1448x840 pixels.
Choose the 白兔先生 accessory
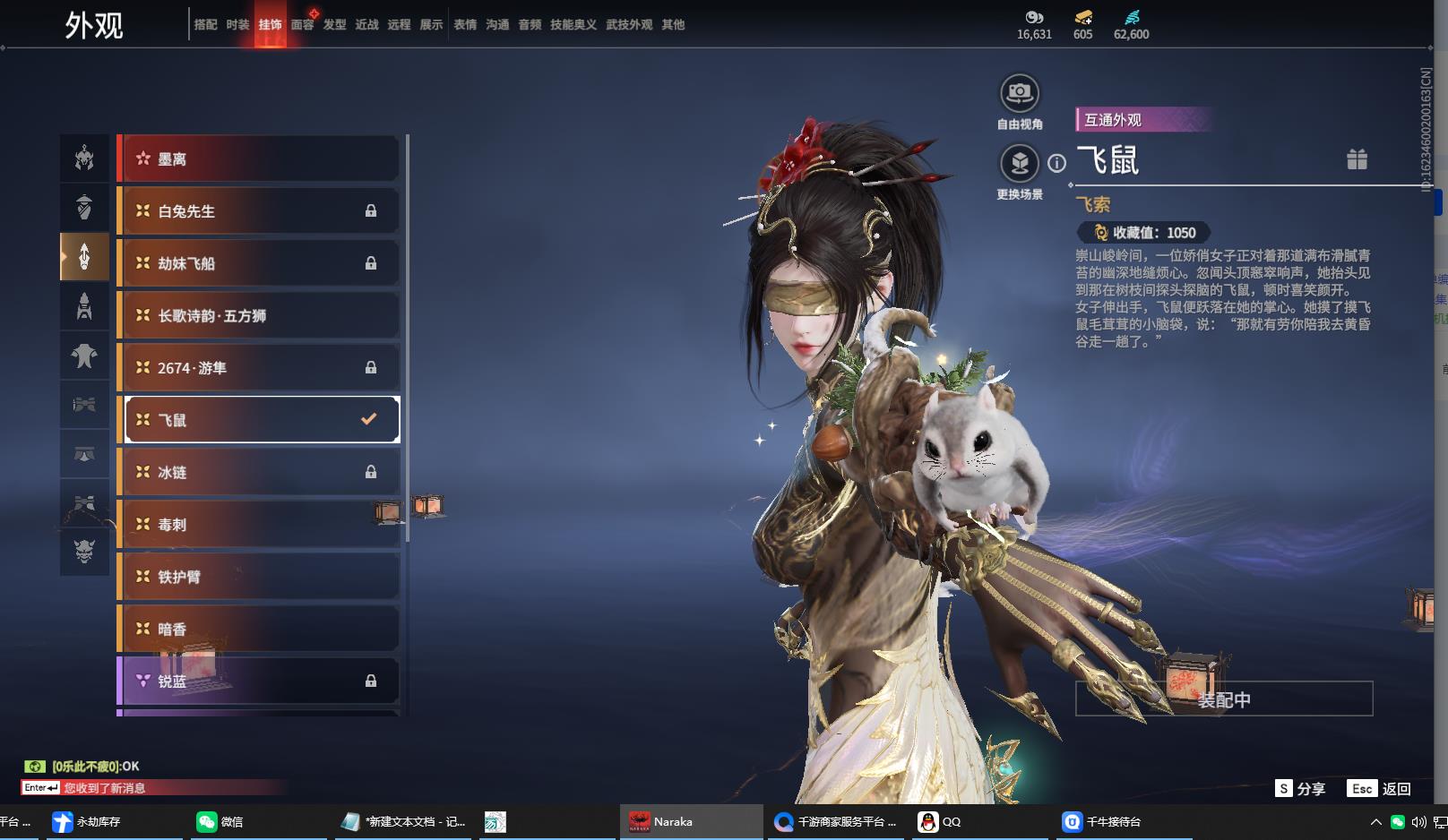[x=260, y=211]
